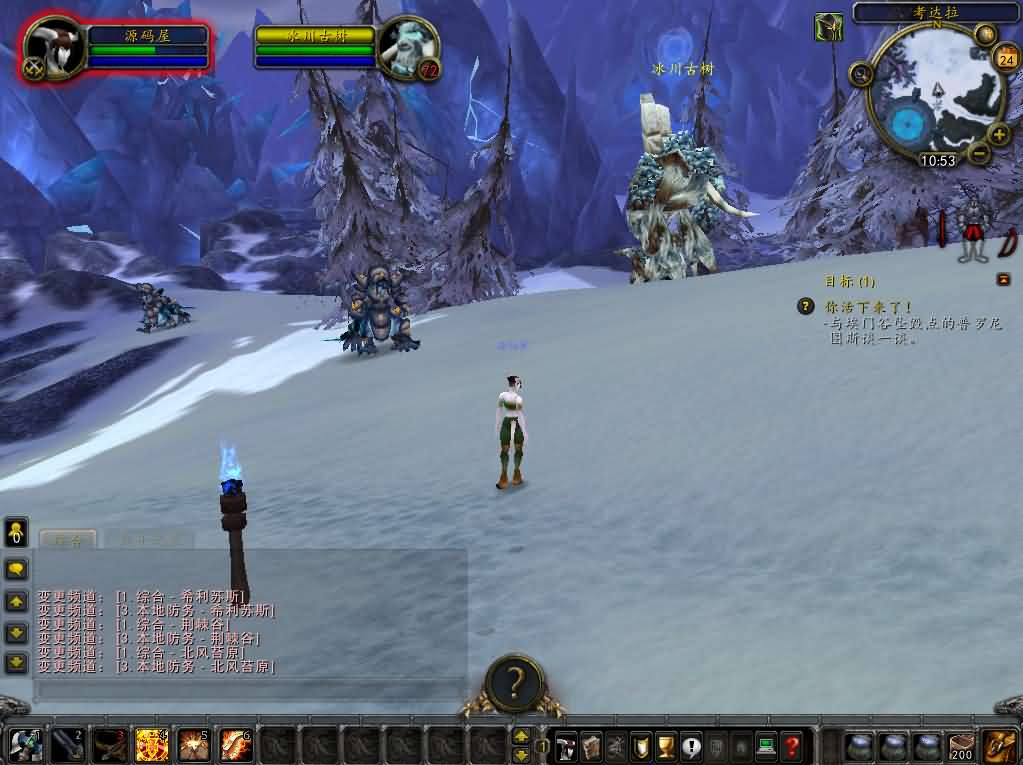Click the green helmet buff icon

[828, 27]
